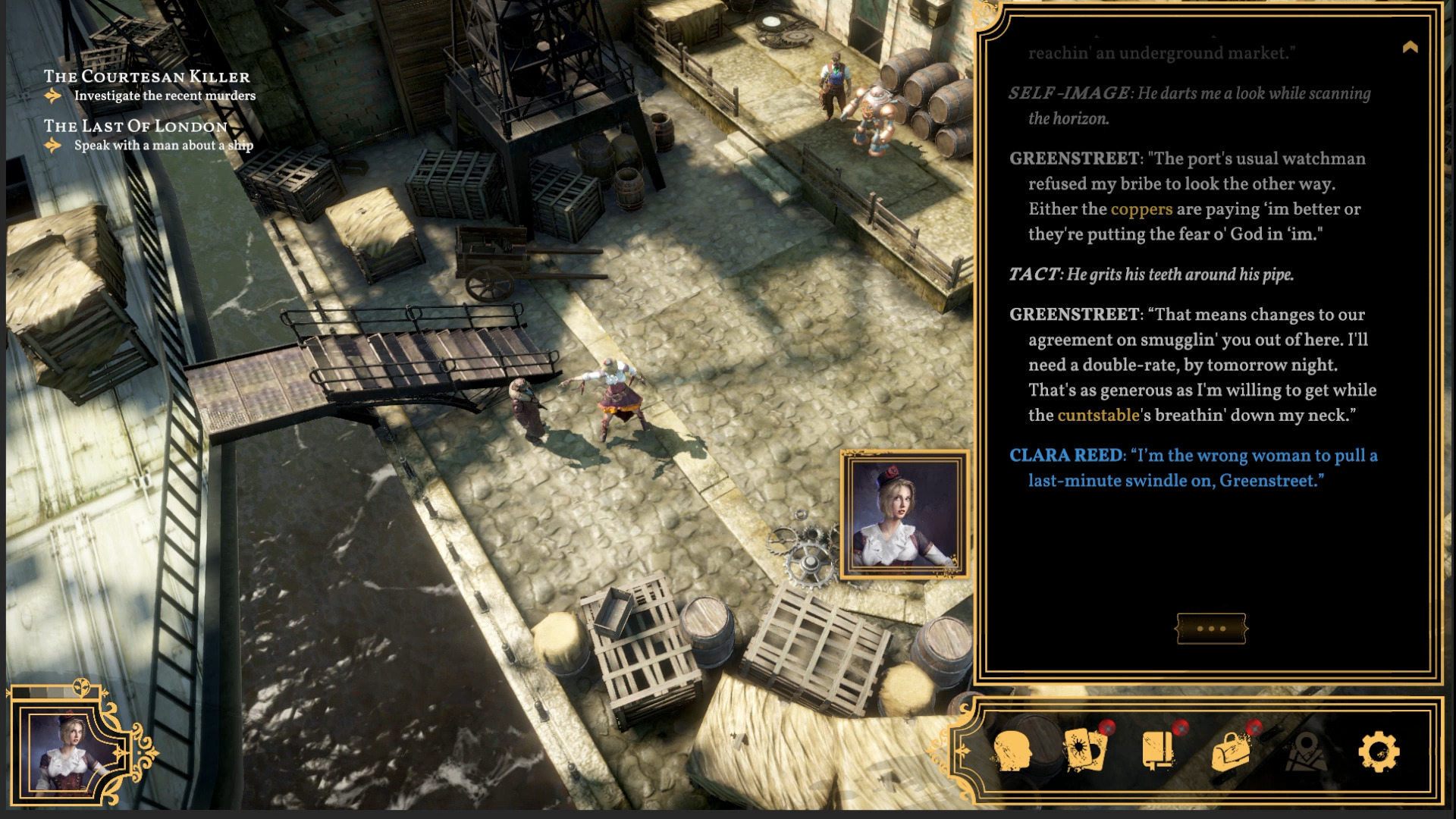
Task: Click the ellipsis ticket to continue the dialogue
Action: 1211,628
